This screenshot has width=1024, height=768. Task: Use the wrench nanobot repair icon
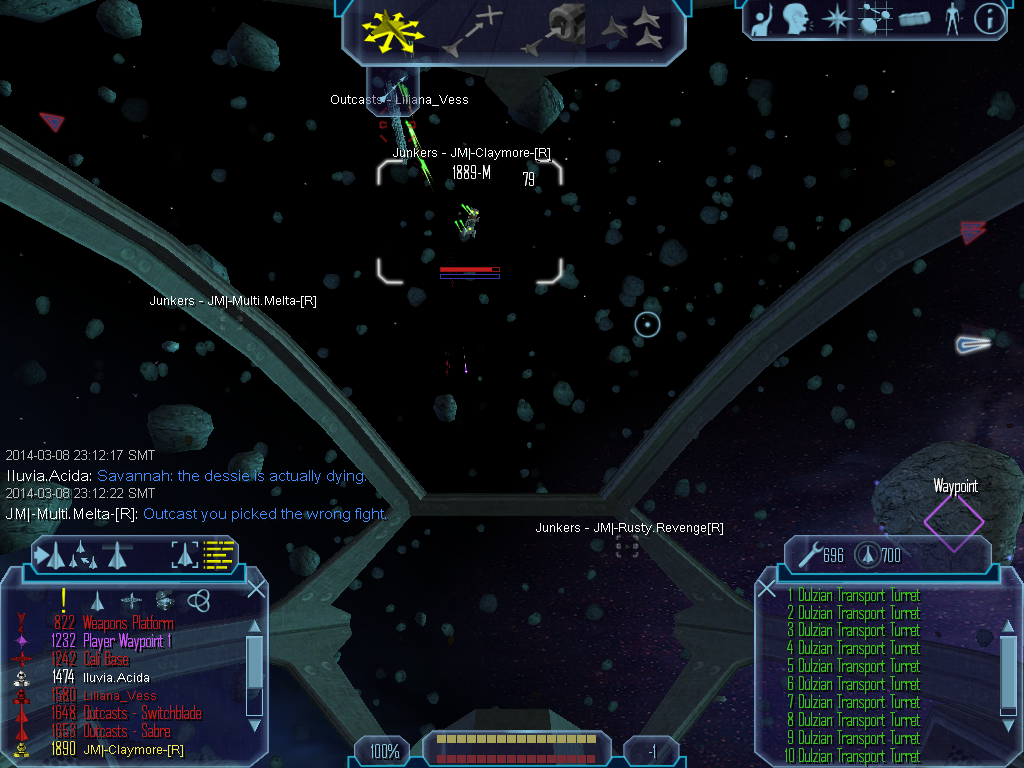[x=807, y=554]
